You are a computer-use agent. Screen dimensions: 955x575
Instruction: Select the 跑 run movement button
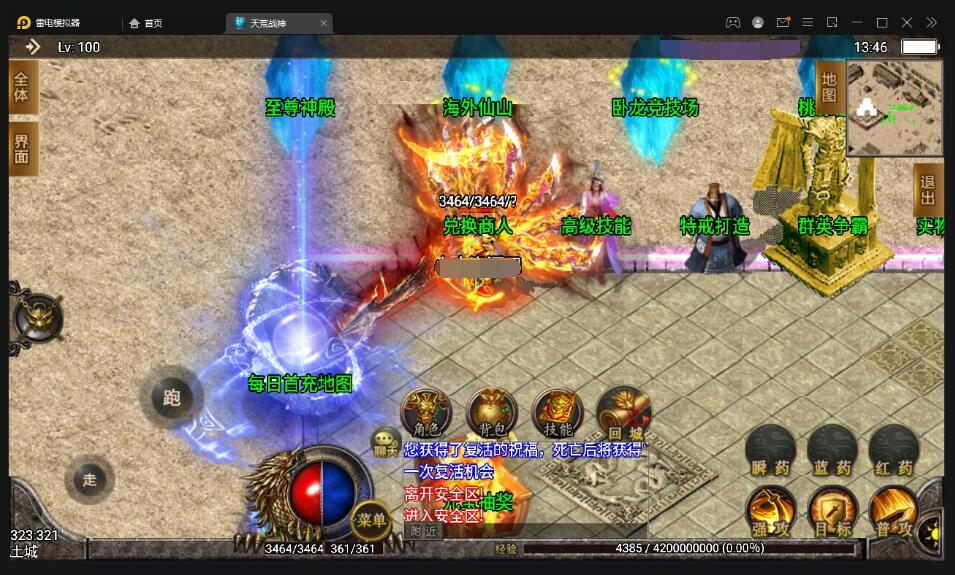(171, 398)
